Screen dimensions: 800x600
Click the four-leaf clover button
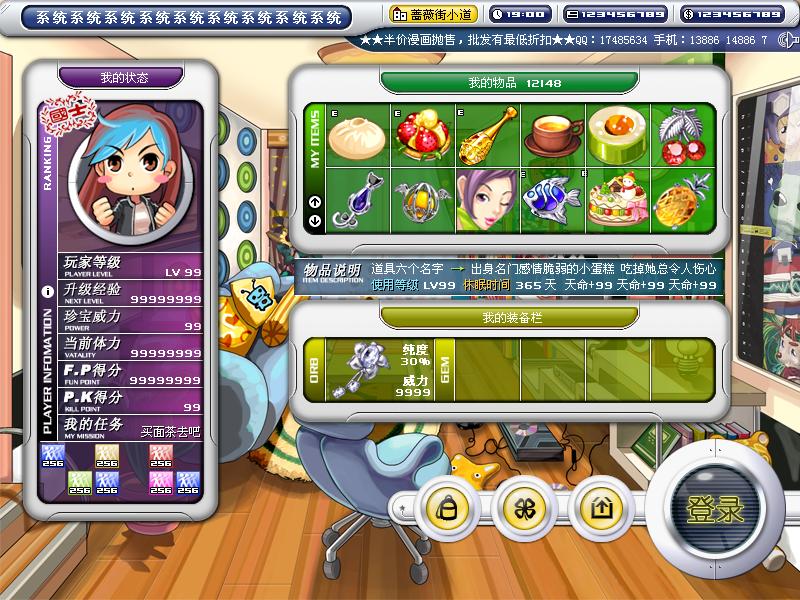(x=524, y=508)
